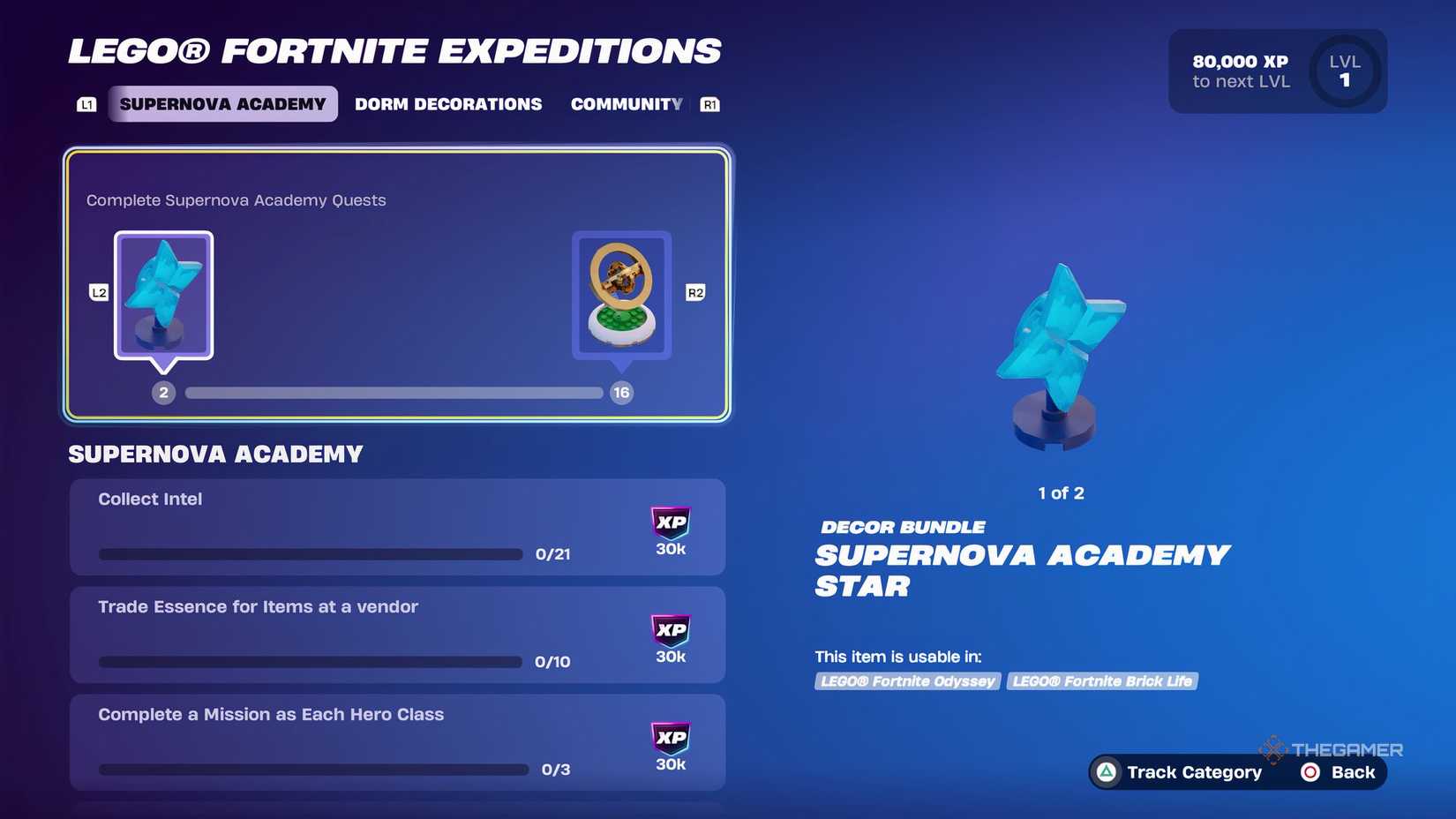The image size is (1456, 819).
Task: Click the Track Category button
Action: click(1194, 772)
